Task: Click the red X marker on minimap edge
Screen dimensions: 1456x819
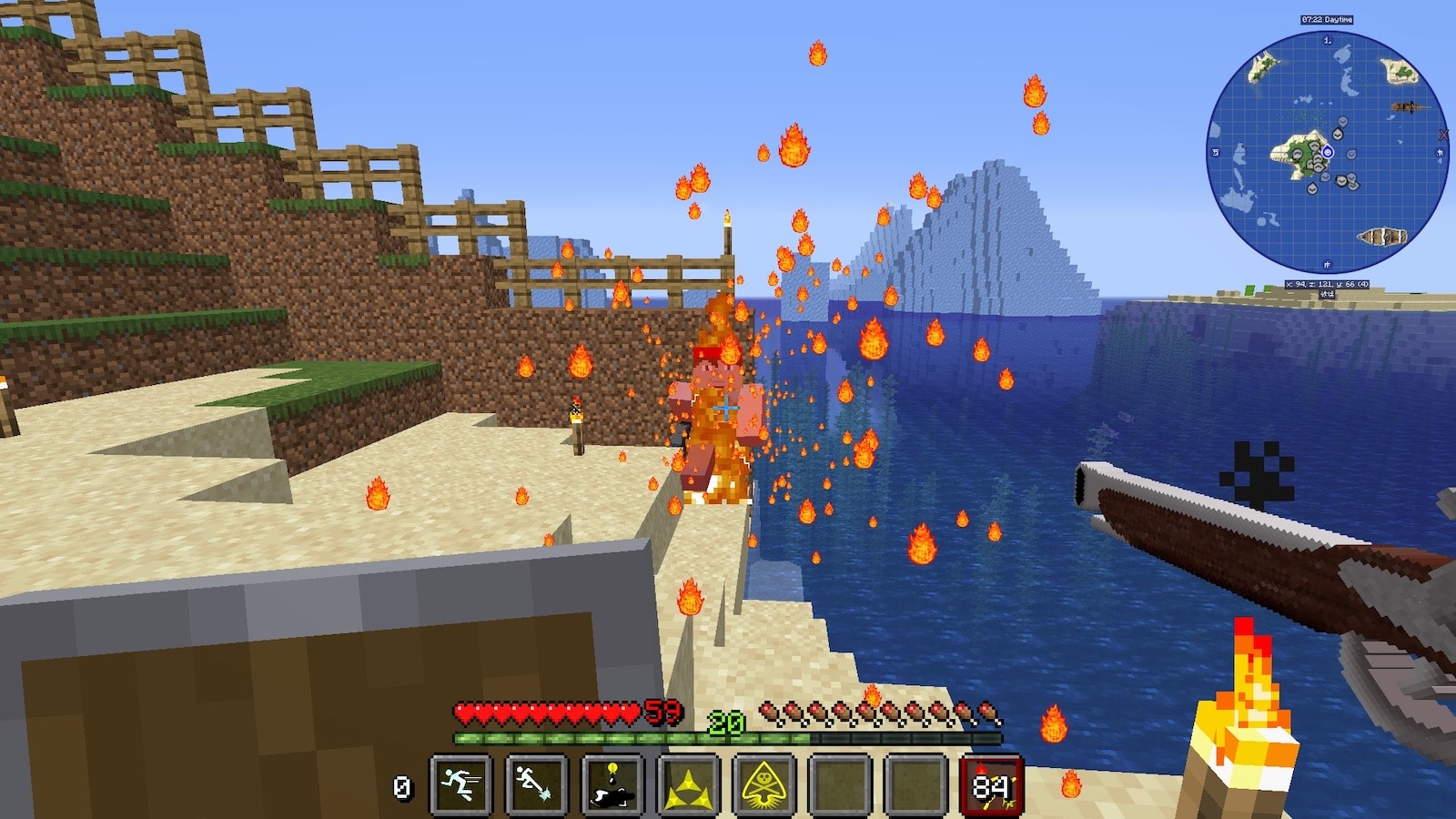Action: pyautogui.click(x=1443, y=135)
